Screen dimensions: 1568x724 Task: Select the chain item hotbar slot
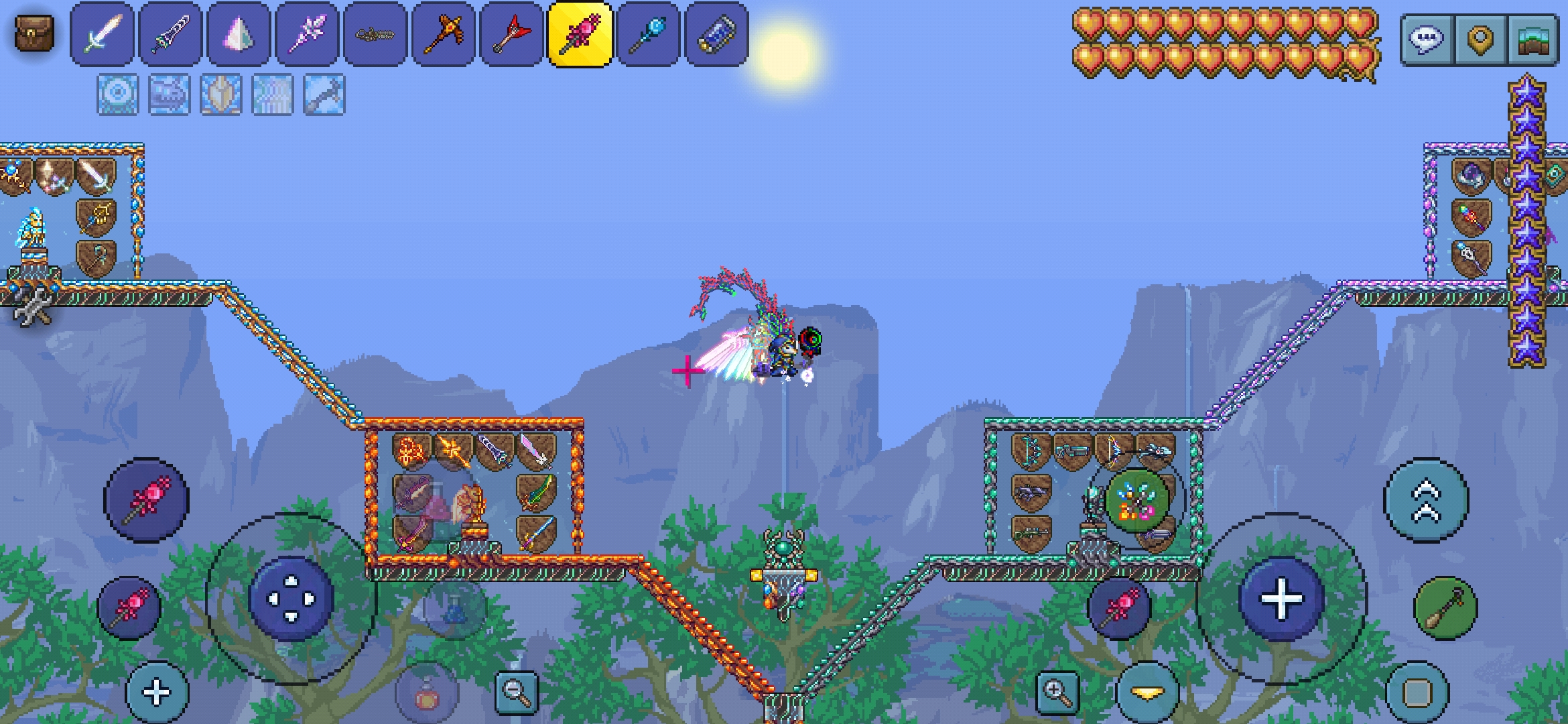pos(376,34)
